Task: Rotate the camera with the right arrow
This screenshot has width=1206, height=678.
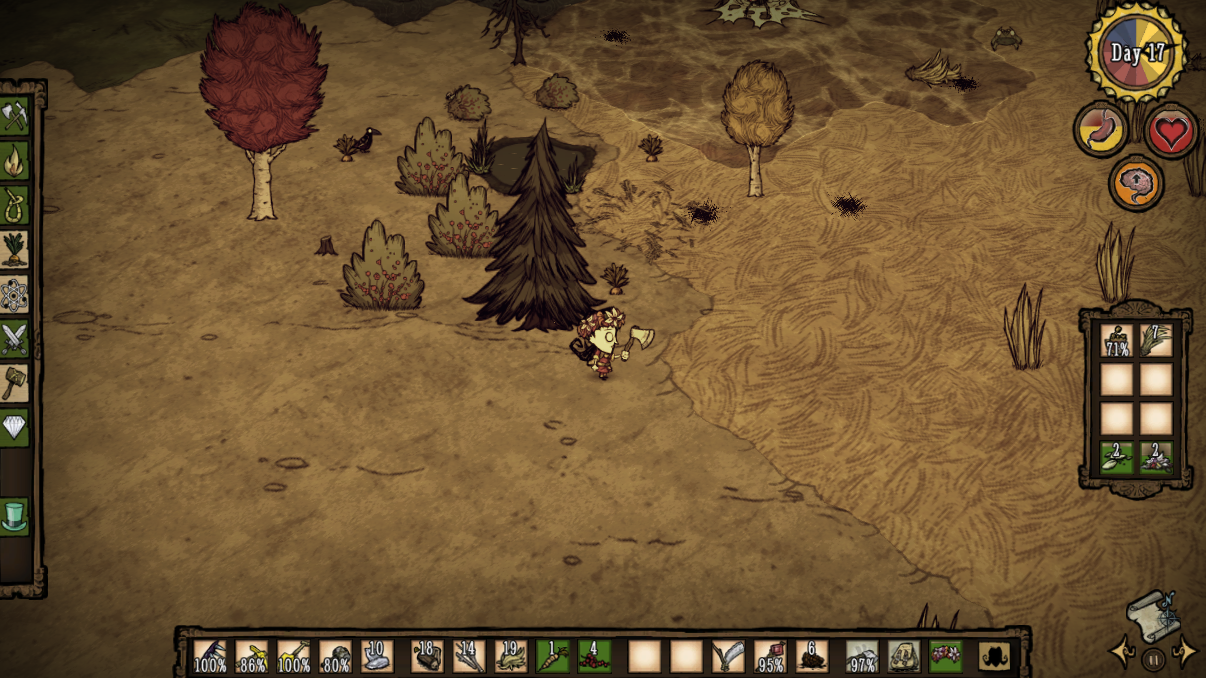Action: pyautogui.click(x=1187, y=652)
